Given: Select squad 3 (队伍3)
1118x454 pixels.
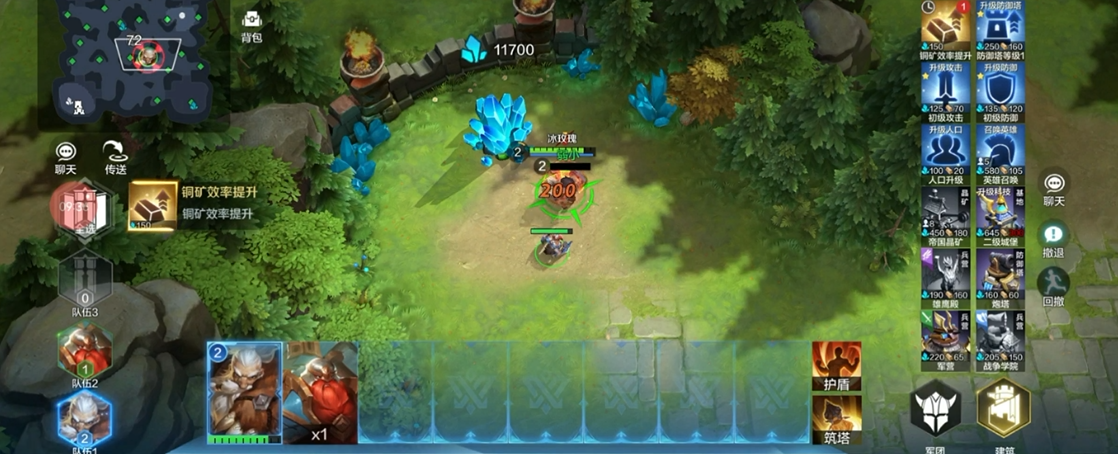Looking at the screenshot, I should (84, 283).
